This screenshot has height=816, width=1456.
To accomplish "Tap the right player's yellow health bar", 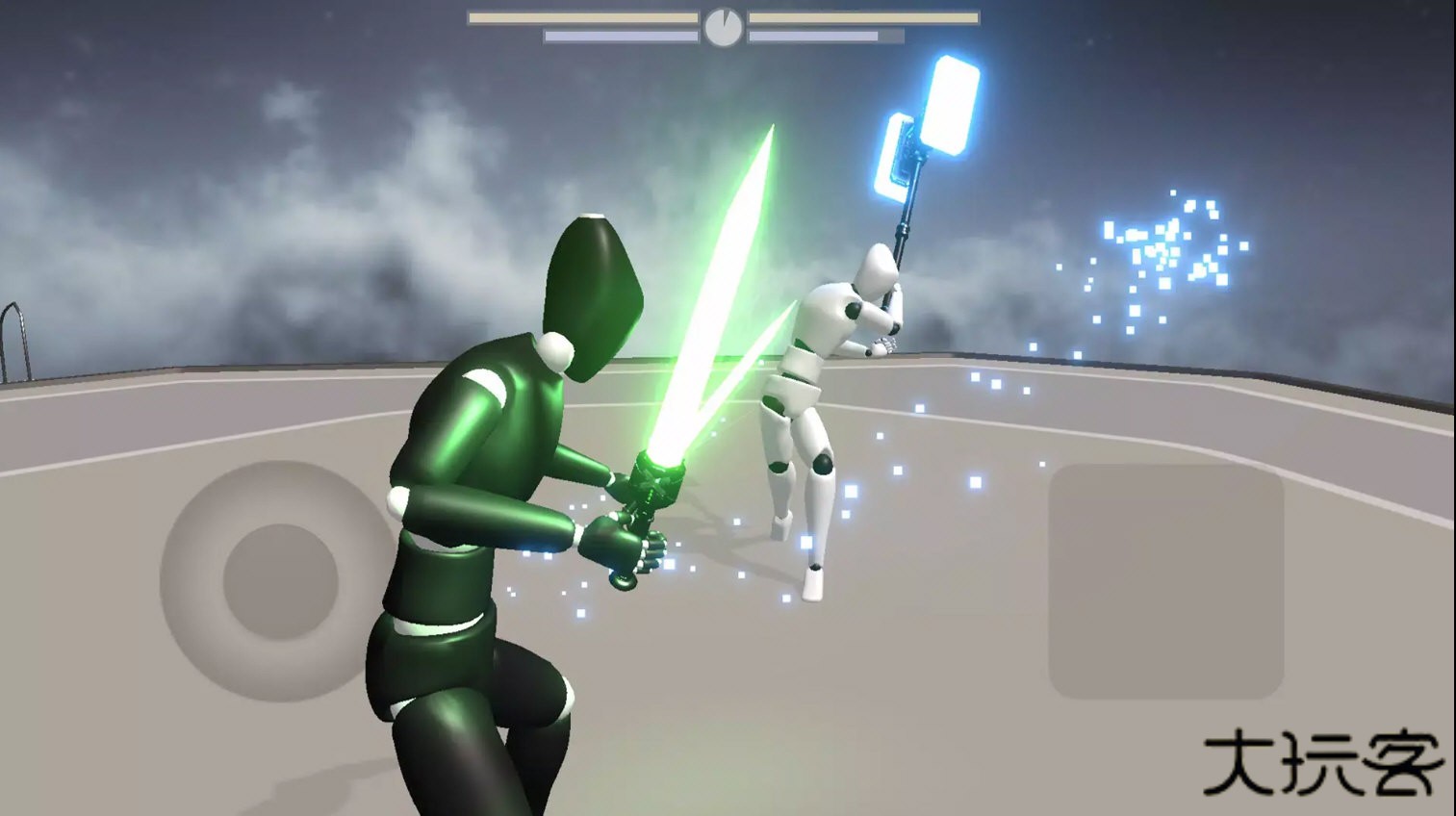I will point(866,16).
